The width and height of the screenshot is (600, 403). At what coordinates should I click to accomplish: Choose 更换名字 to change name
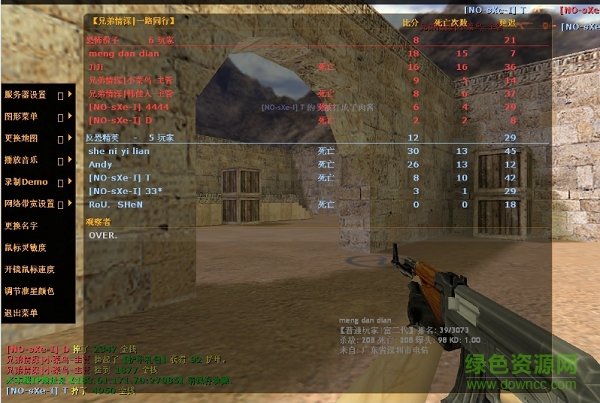[21, 225]
